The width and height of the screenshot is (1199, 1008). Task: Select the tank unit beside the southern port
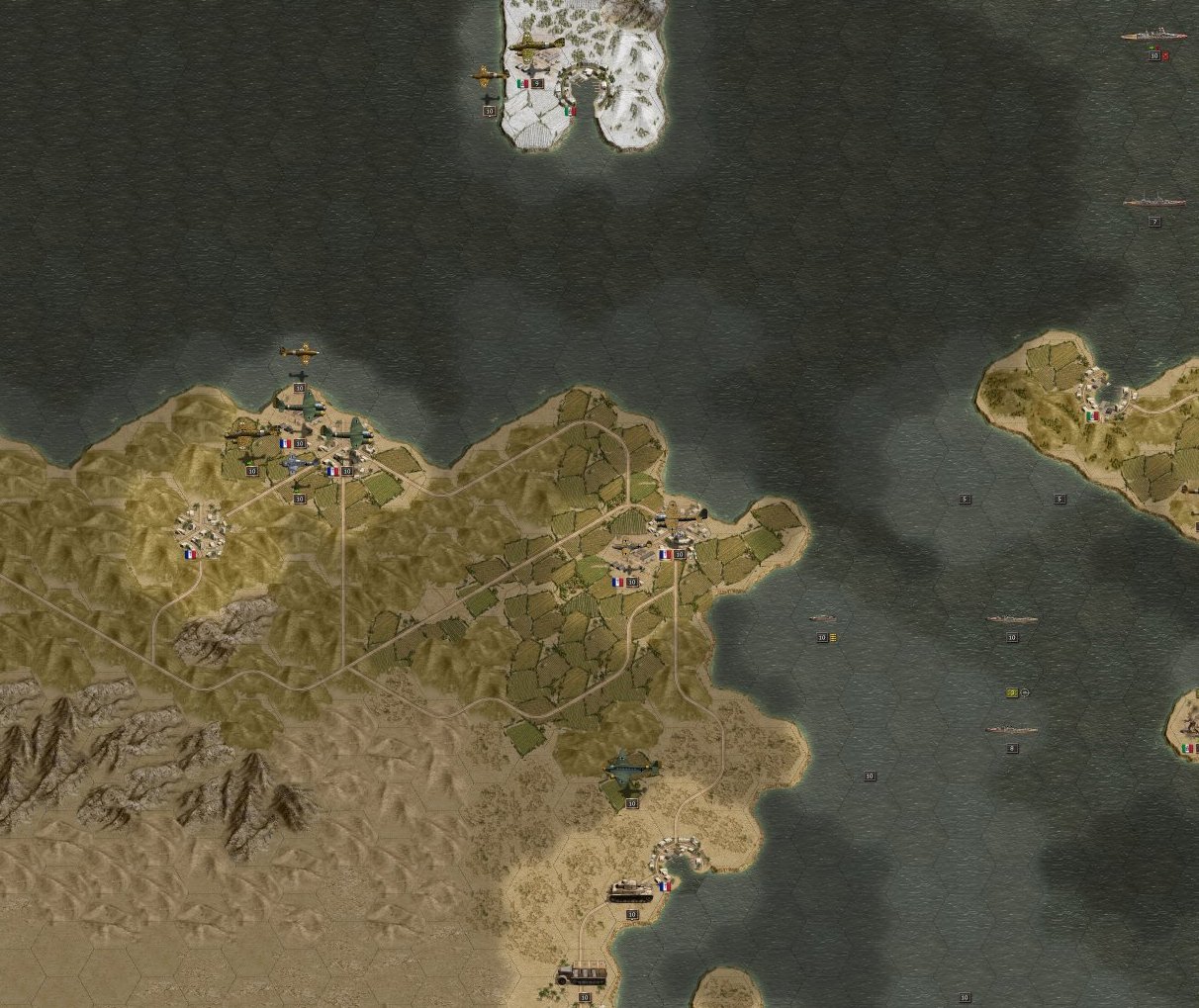(629, 890)
